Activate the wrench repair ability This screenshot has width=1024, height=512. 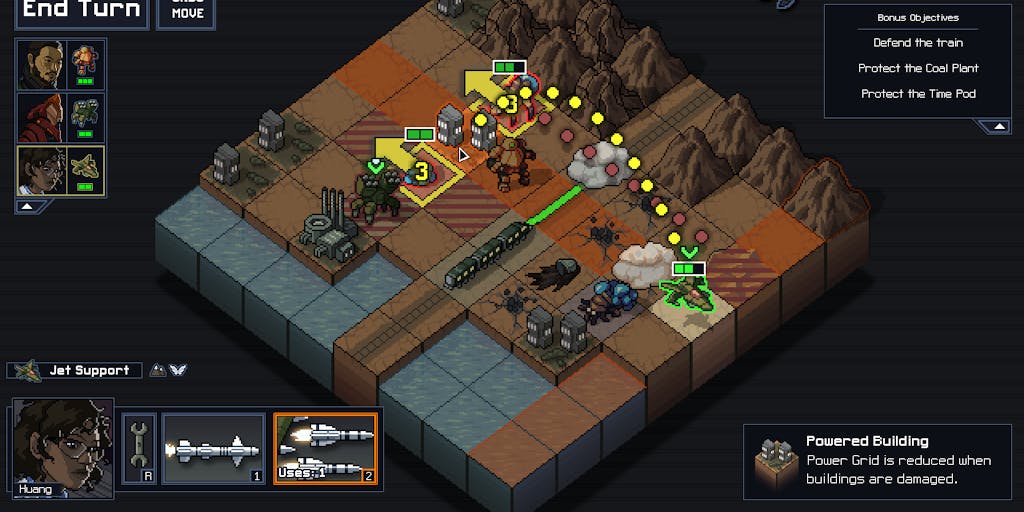[139, 448]
